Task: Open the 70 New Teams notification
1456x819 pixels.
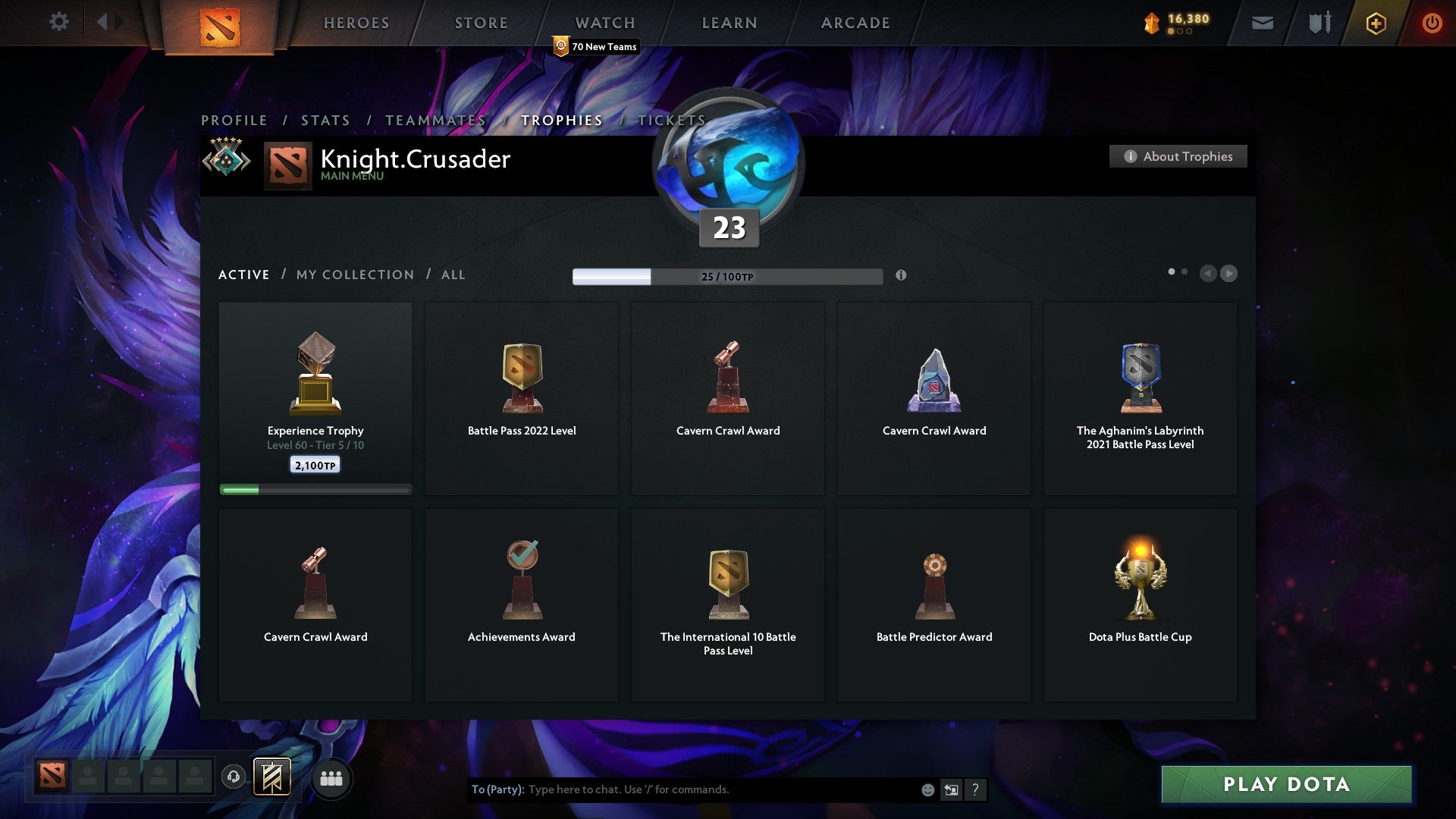Action: click(x=596, y=46)
